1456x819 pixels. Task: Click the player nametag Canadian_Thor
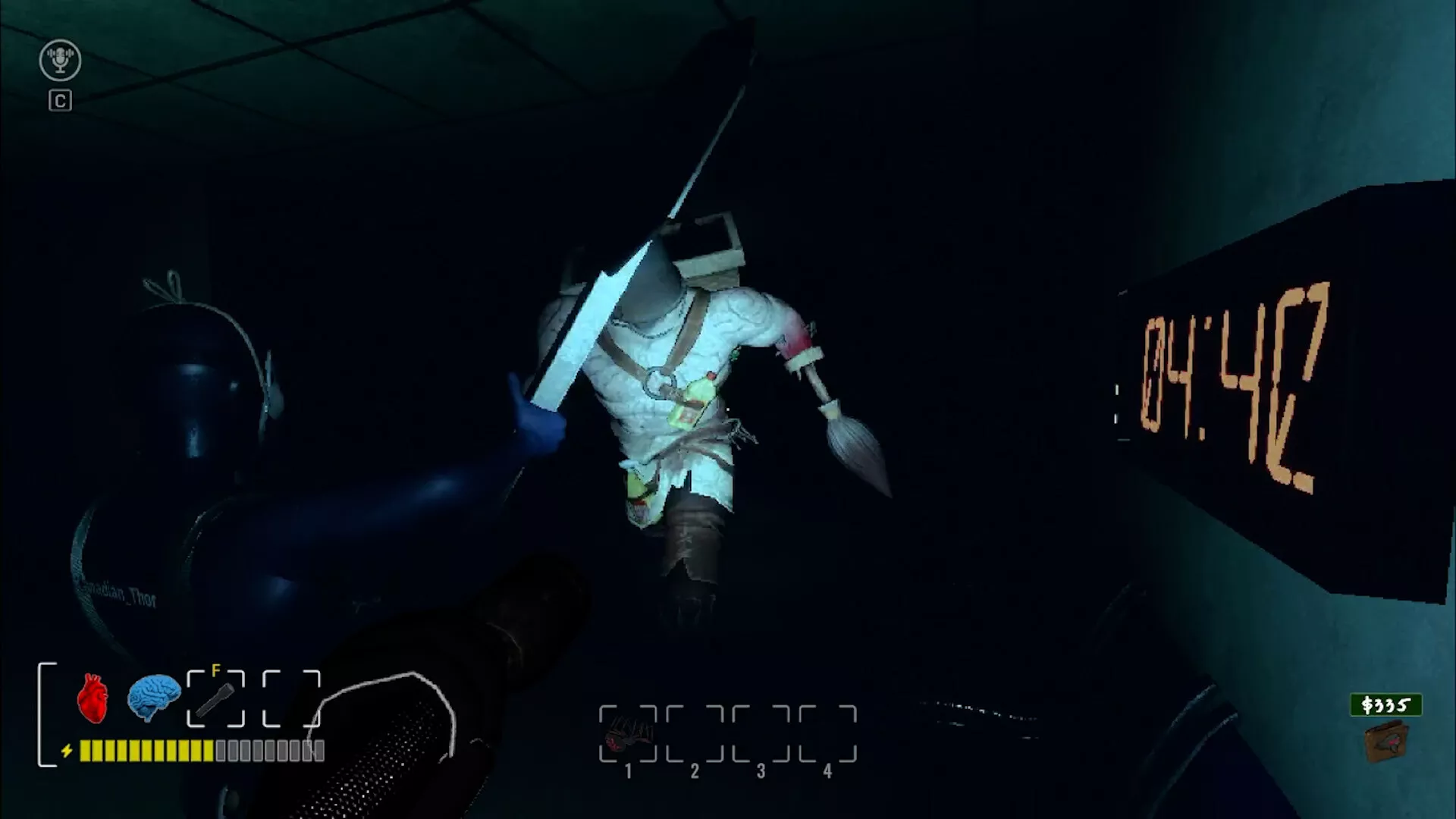pyautogui.click(x=115, y=595)
